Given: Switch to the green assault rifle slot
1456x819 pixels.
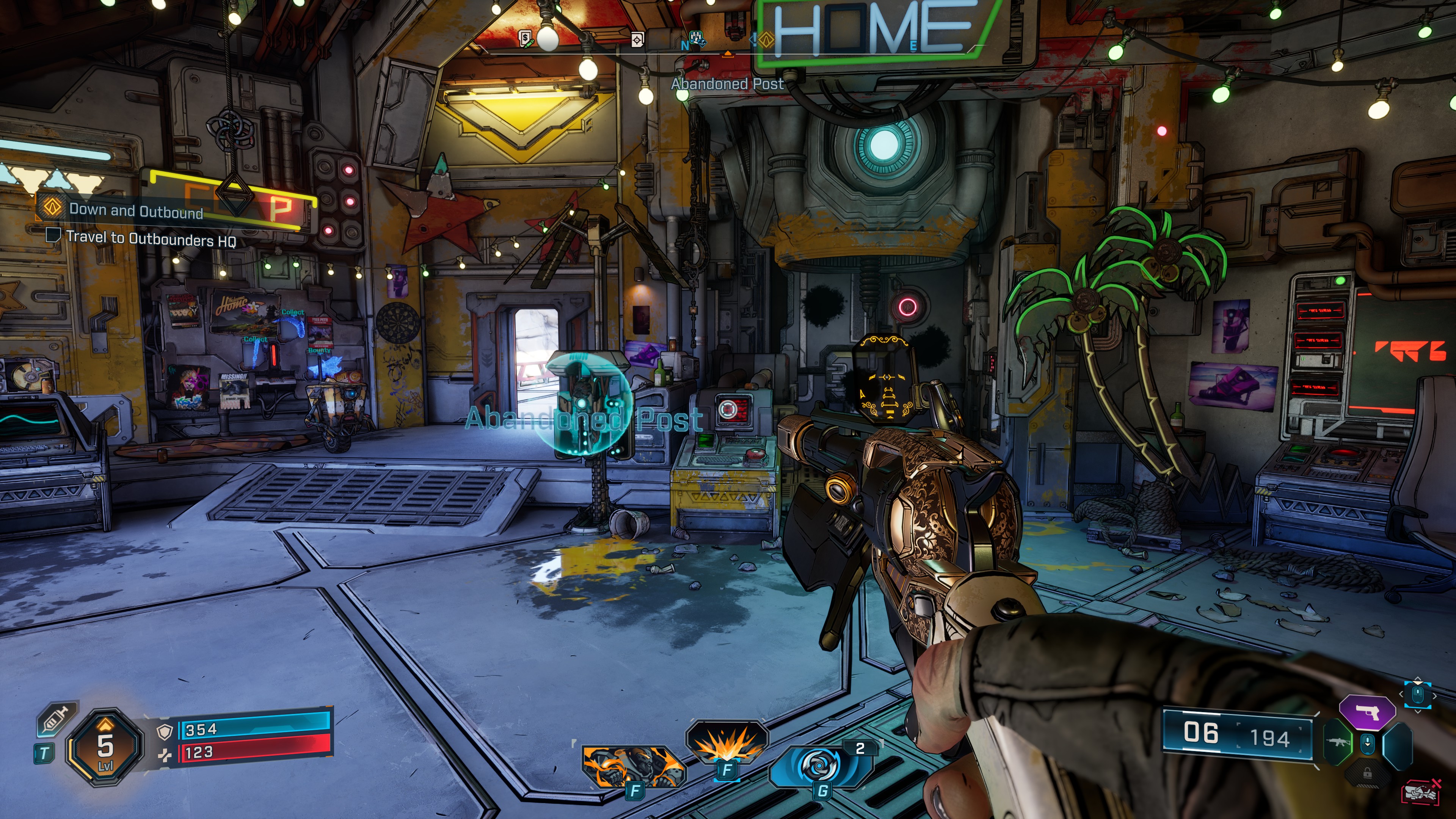Looking at the screenshot, I should tap(1337, 742).
